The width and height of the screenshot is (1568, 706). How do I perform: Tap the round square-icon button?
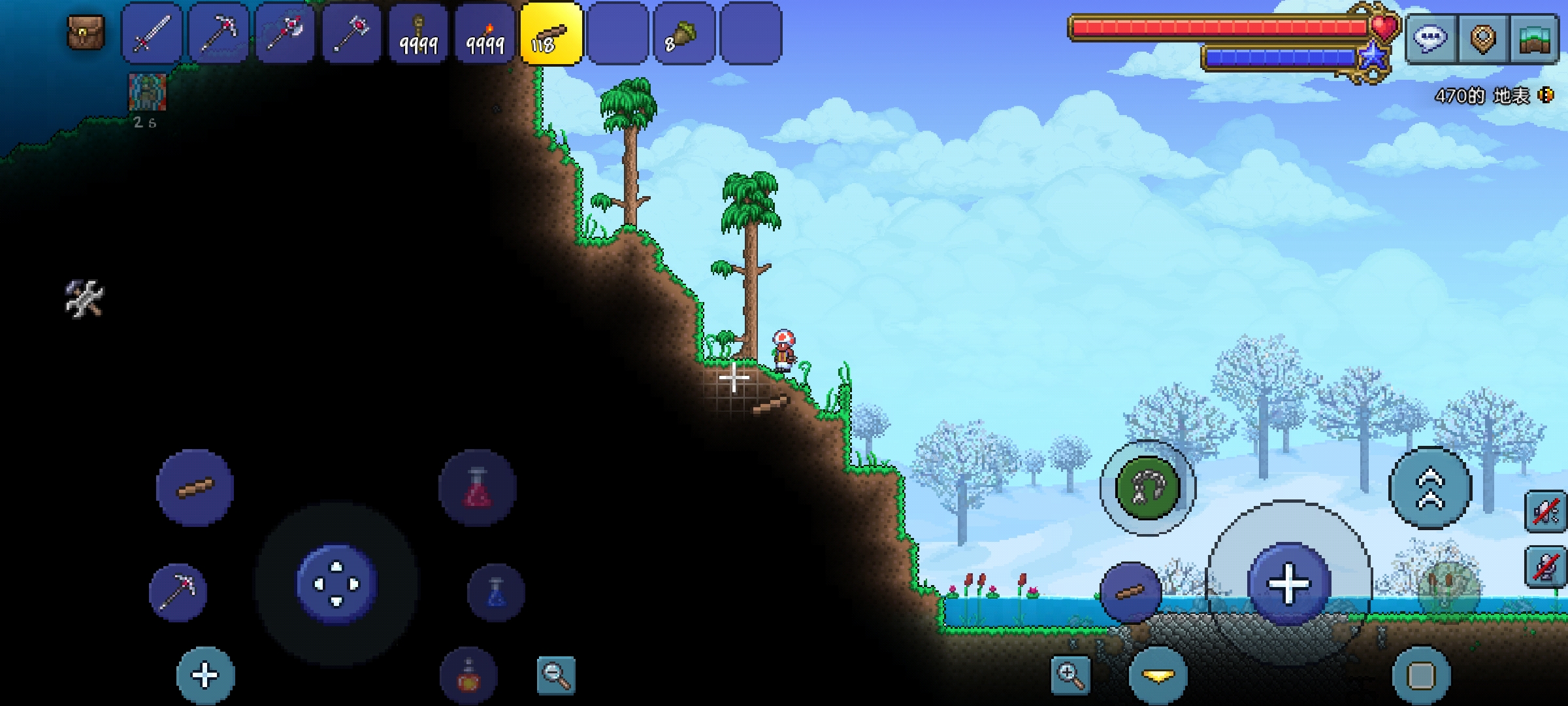point(1421,675)
